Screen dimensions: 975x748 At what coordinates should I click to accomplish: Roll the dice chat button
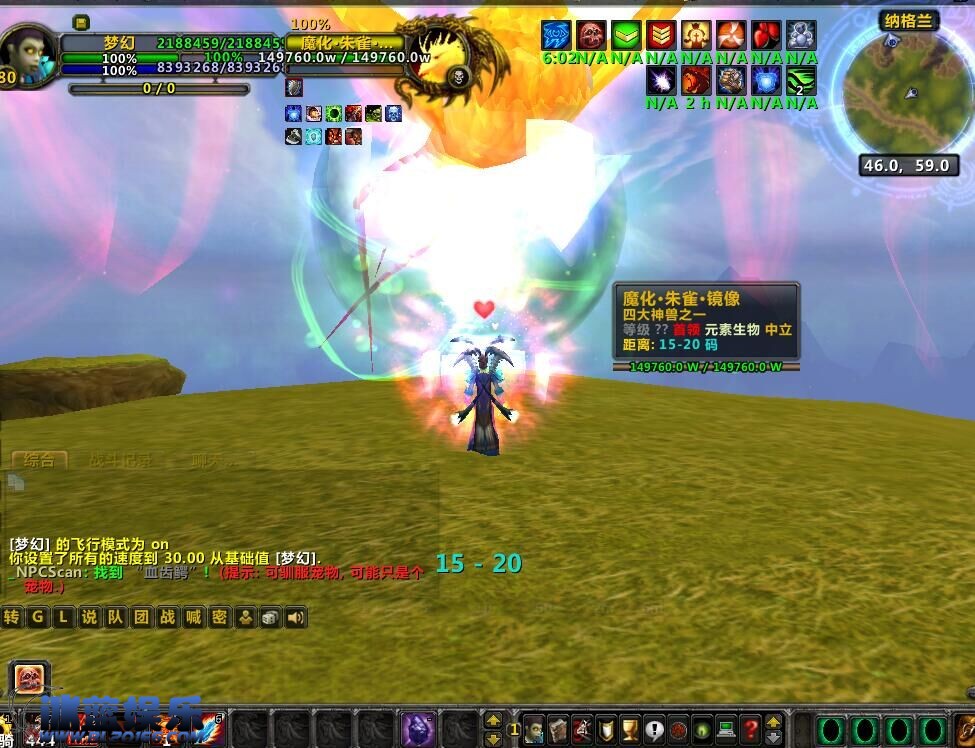(270, 618)
